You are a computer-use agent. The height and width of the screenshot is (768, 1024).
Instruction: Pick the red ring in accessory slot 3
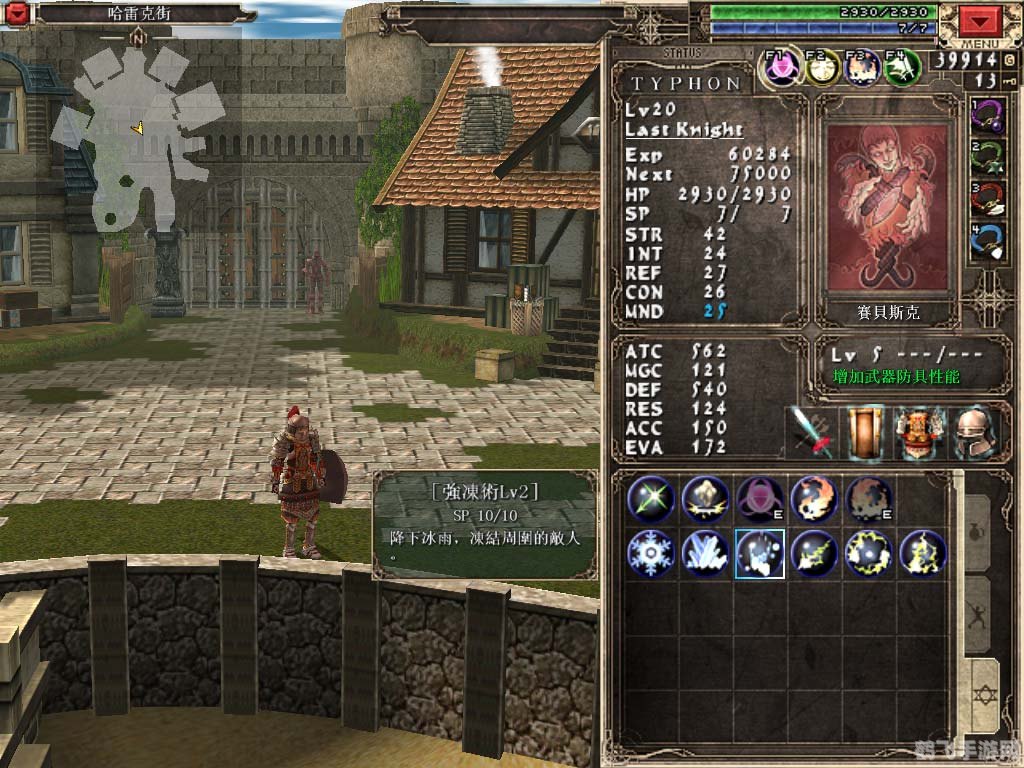point(988,198)
